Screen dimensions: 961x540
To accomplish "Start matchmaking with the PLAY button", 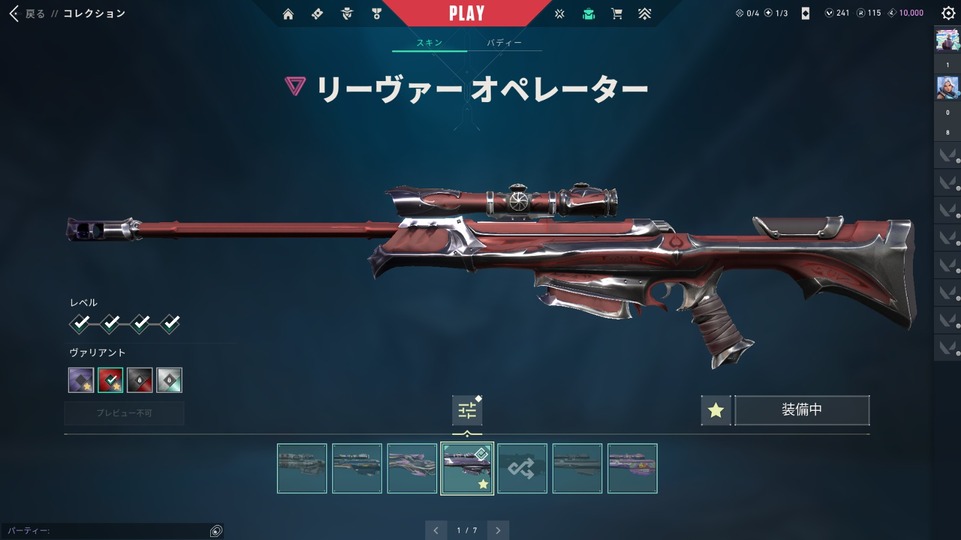I will [466, 14].
